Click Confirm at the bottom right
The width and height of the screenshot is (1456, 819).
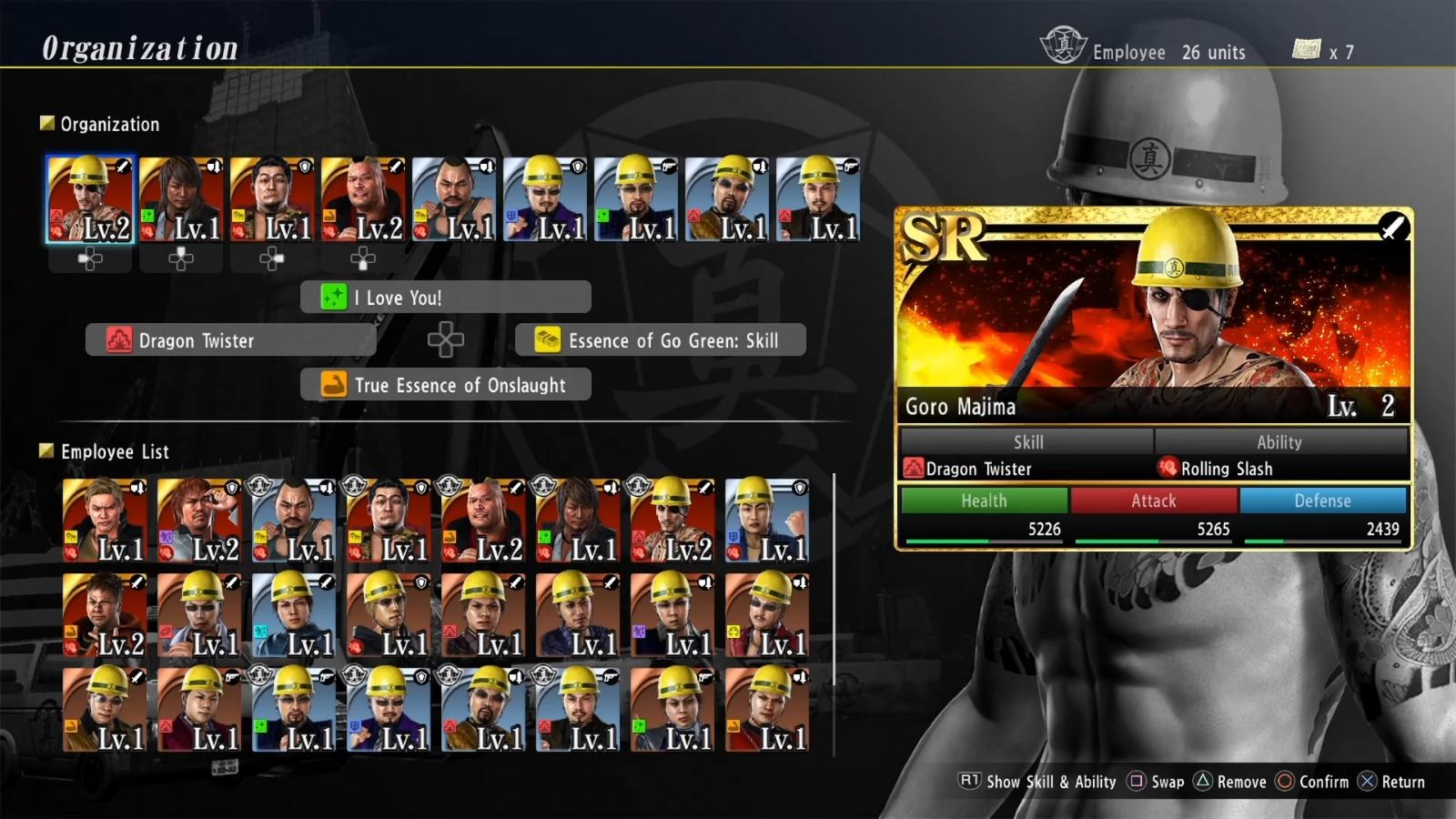coord(1314,782)
